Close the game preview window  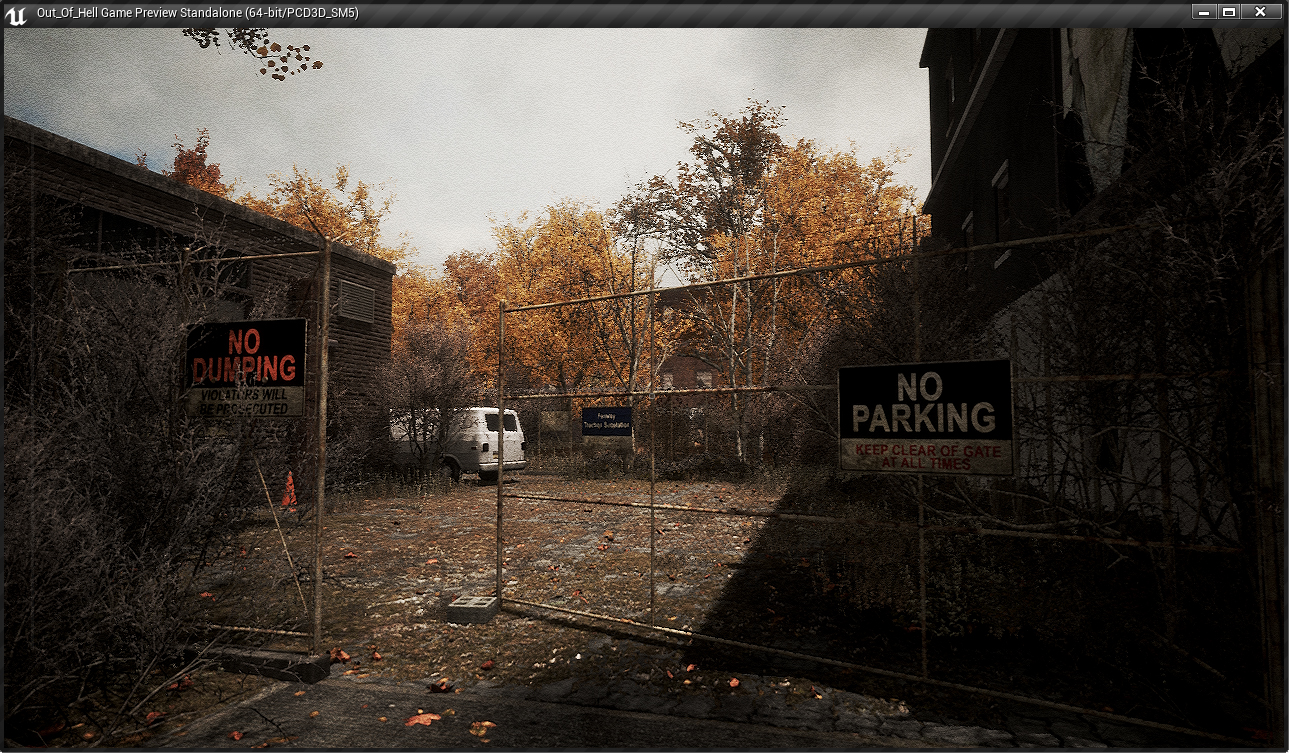click(x=1261, y=12)
